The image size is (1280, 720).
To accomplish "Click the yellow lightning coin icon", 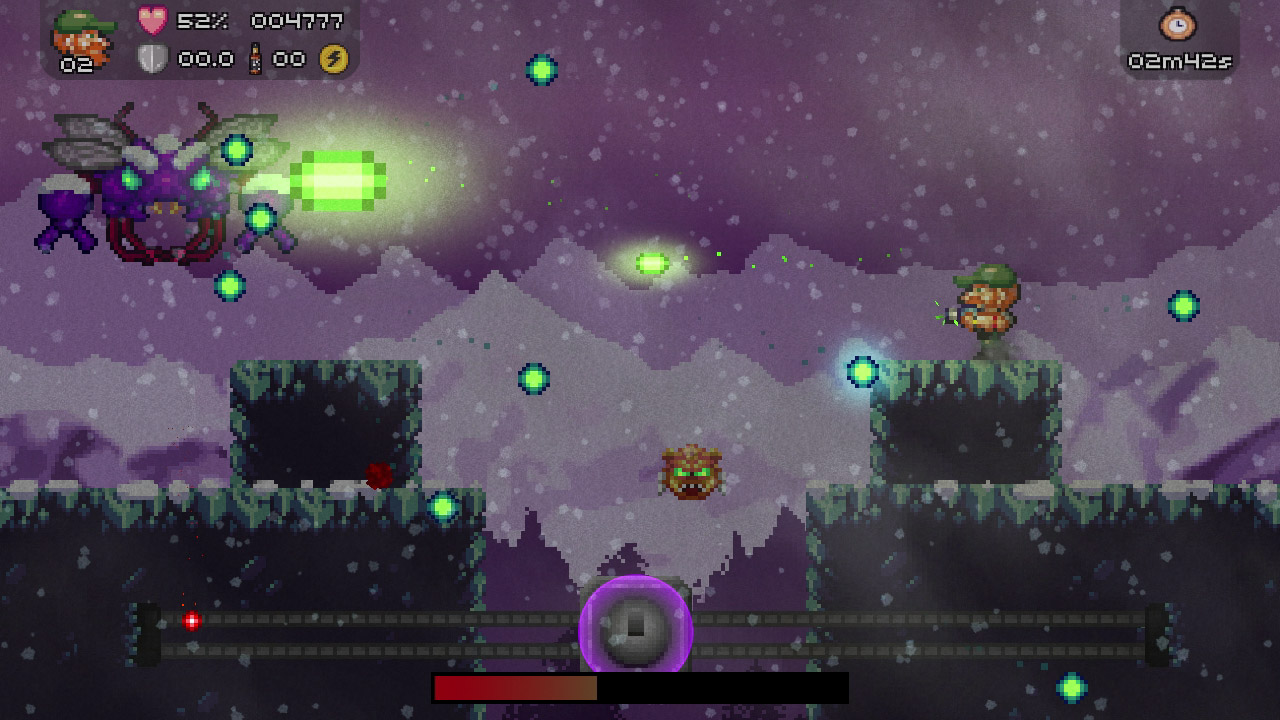I will pyautogui.click(x=333, y=57).
